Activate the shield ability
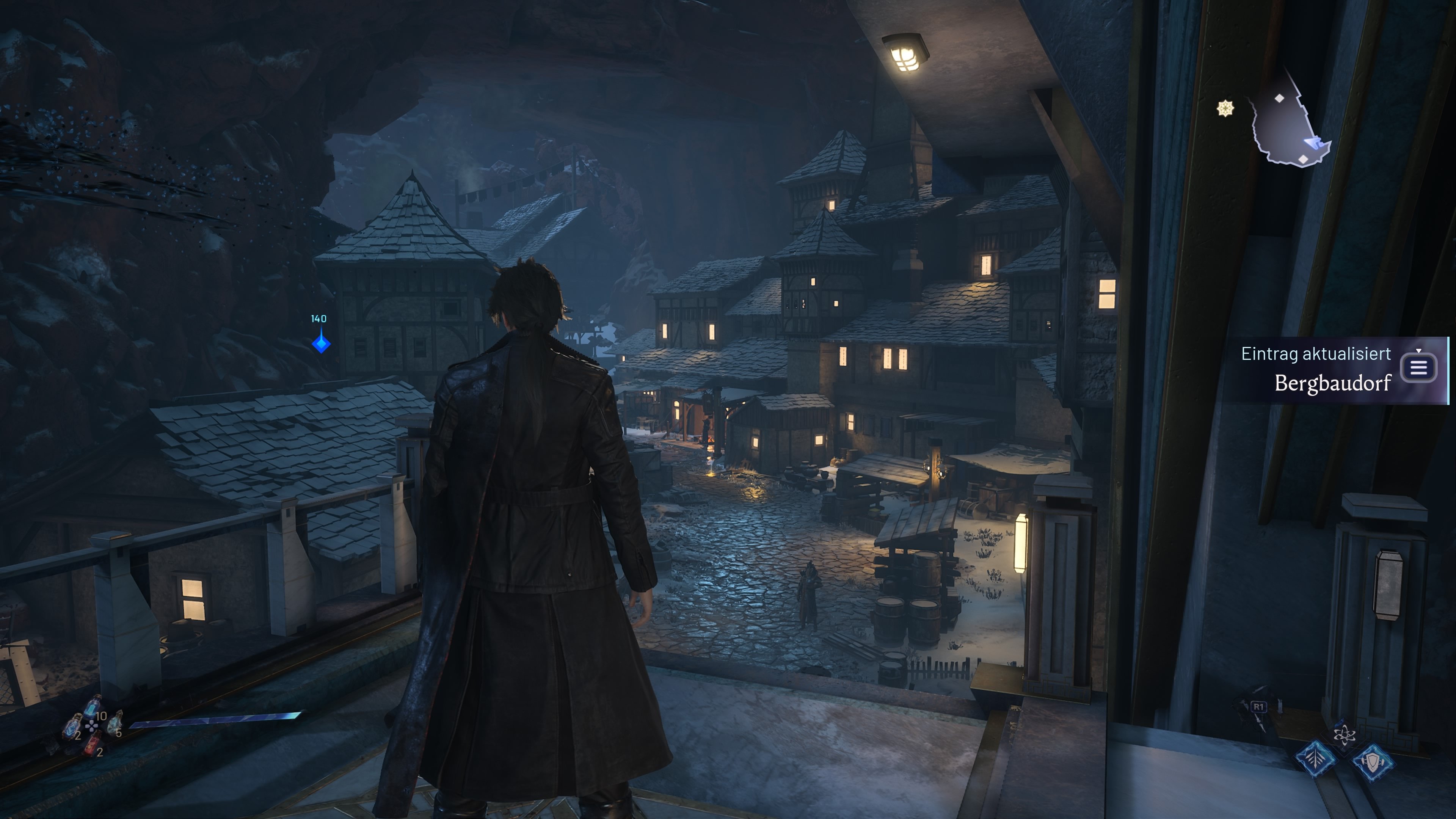1456x819 pixels. pyautogui.click(x=1372, y=763)
